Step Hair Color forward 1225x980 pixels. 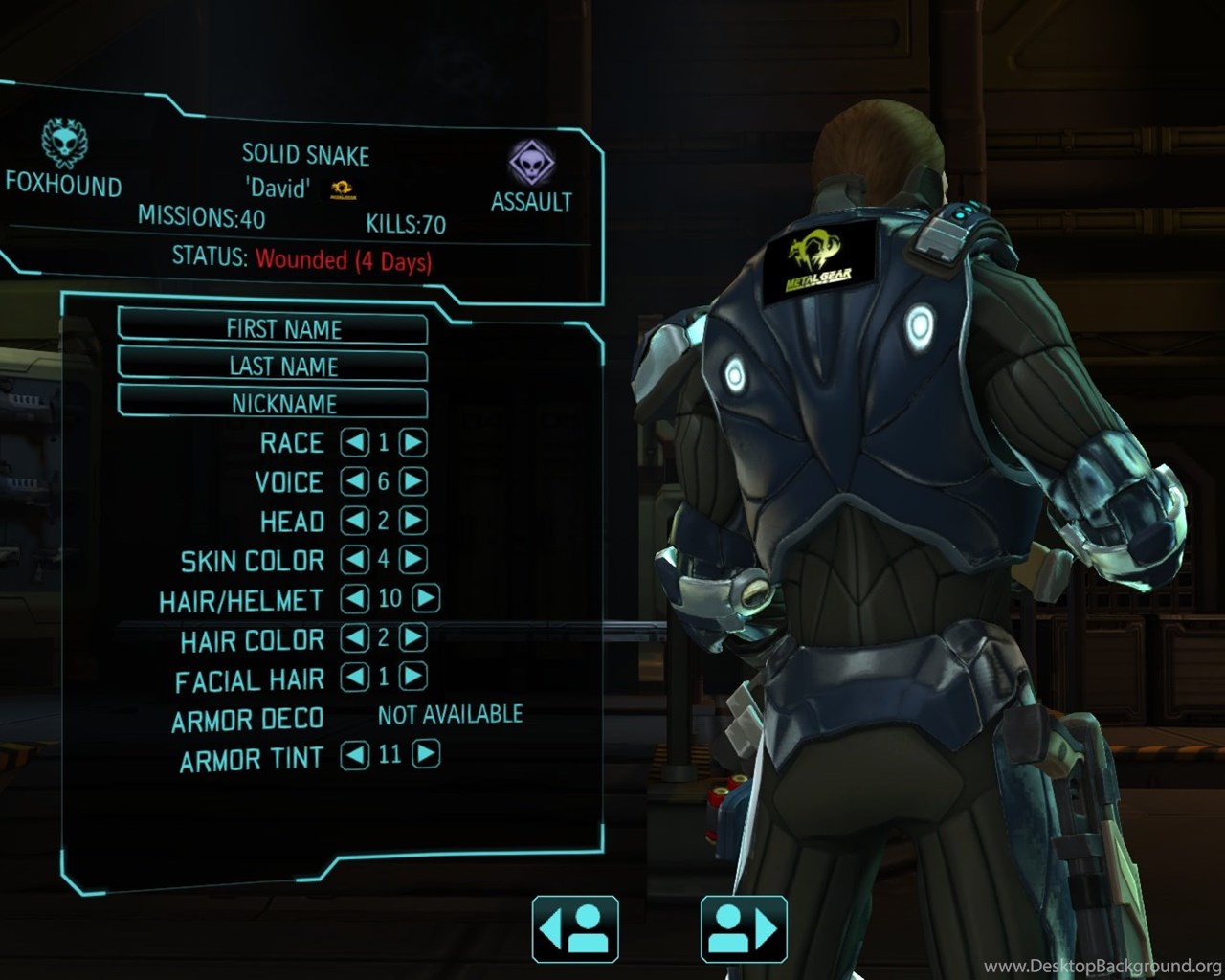413,637
